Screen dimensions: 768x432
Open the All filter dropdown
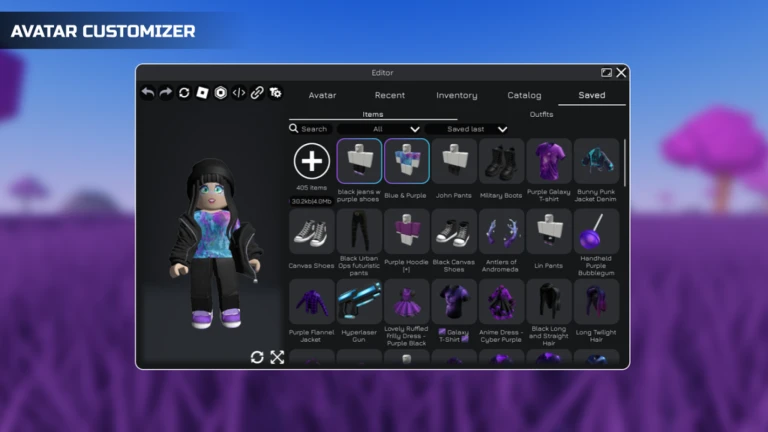(380, 129)
